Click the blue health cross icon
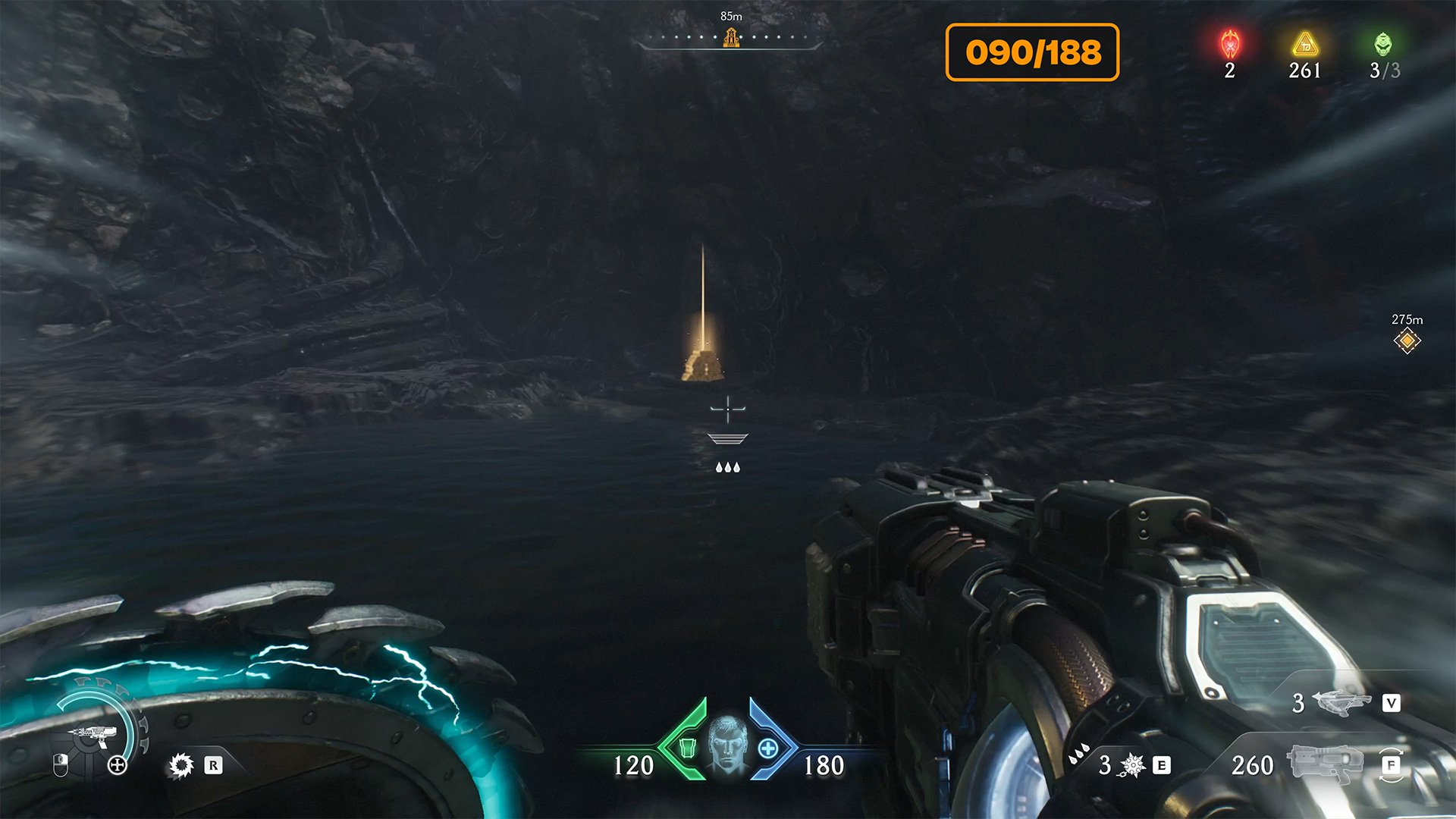This screenshot has height=819, width=1456. click(x=768, y=748)
